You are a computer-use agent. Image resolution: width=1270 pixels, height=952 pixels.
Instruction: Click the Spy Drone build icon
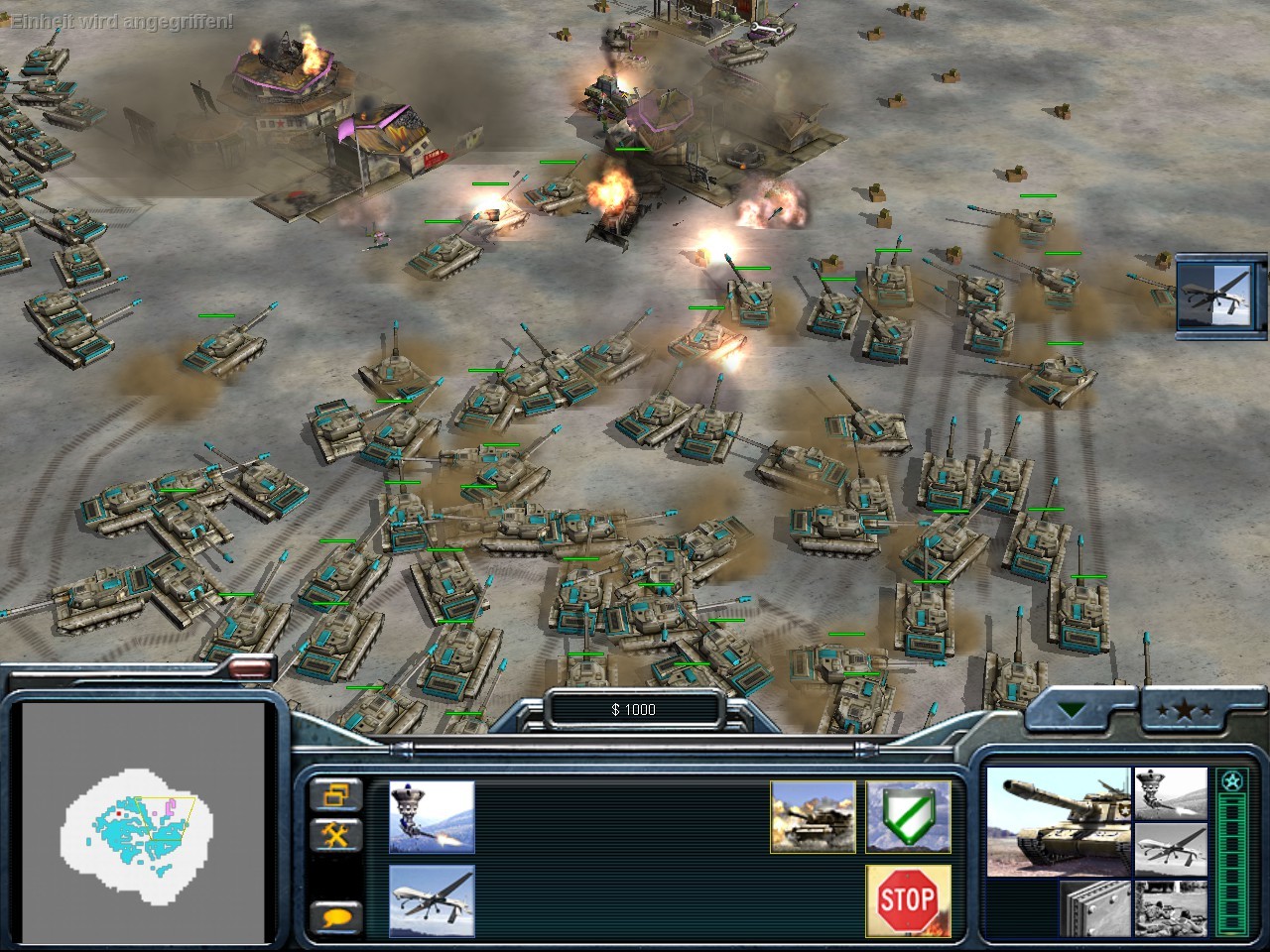click(x=432, y=901)
